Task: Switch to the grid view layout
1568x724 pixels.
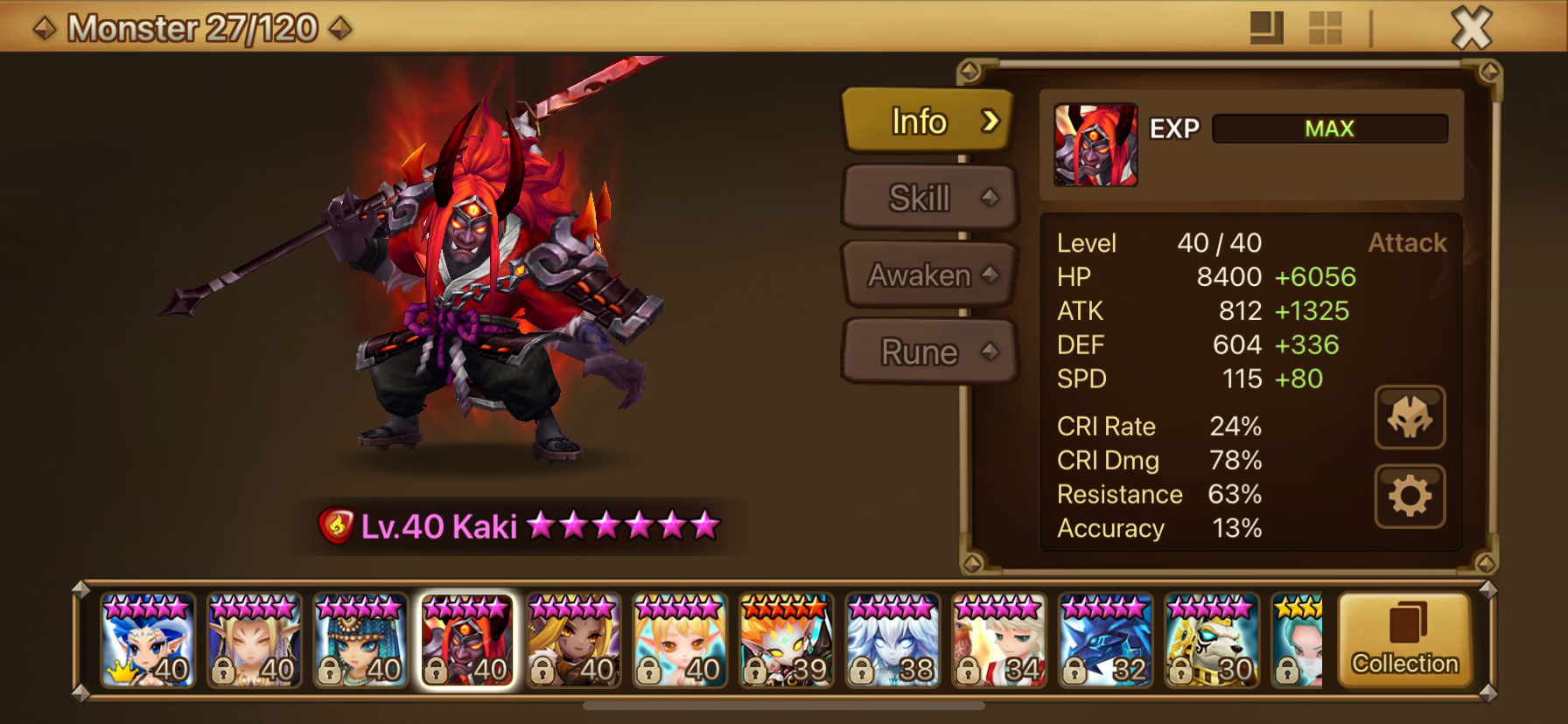Action: (x=1325, y=28)
